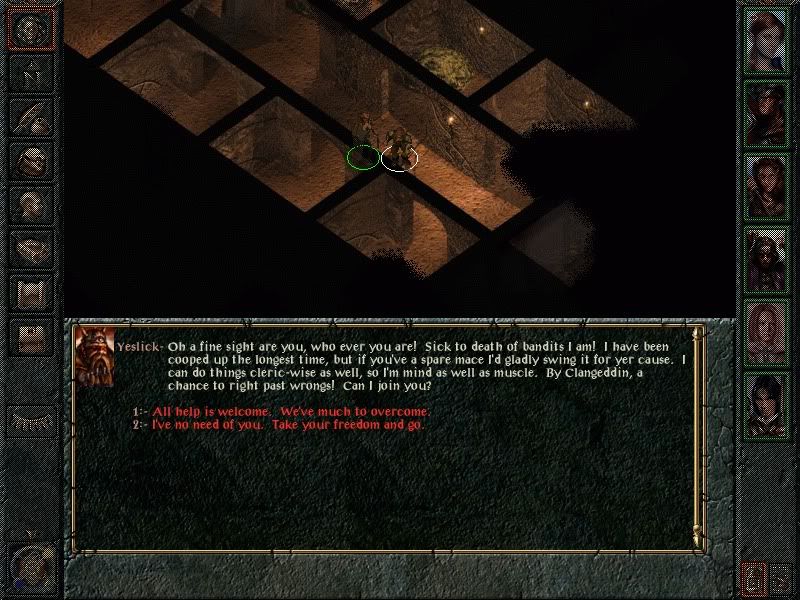Choose reply "All help is welcome"

(x=288, y=412)
